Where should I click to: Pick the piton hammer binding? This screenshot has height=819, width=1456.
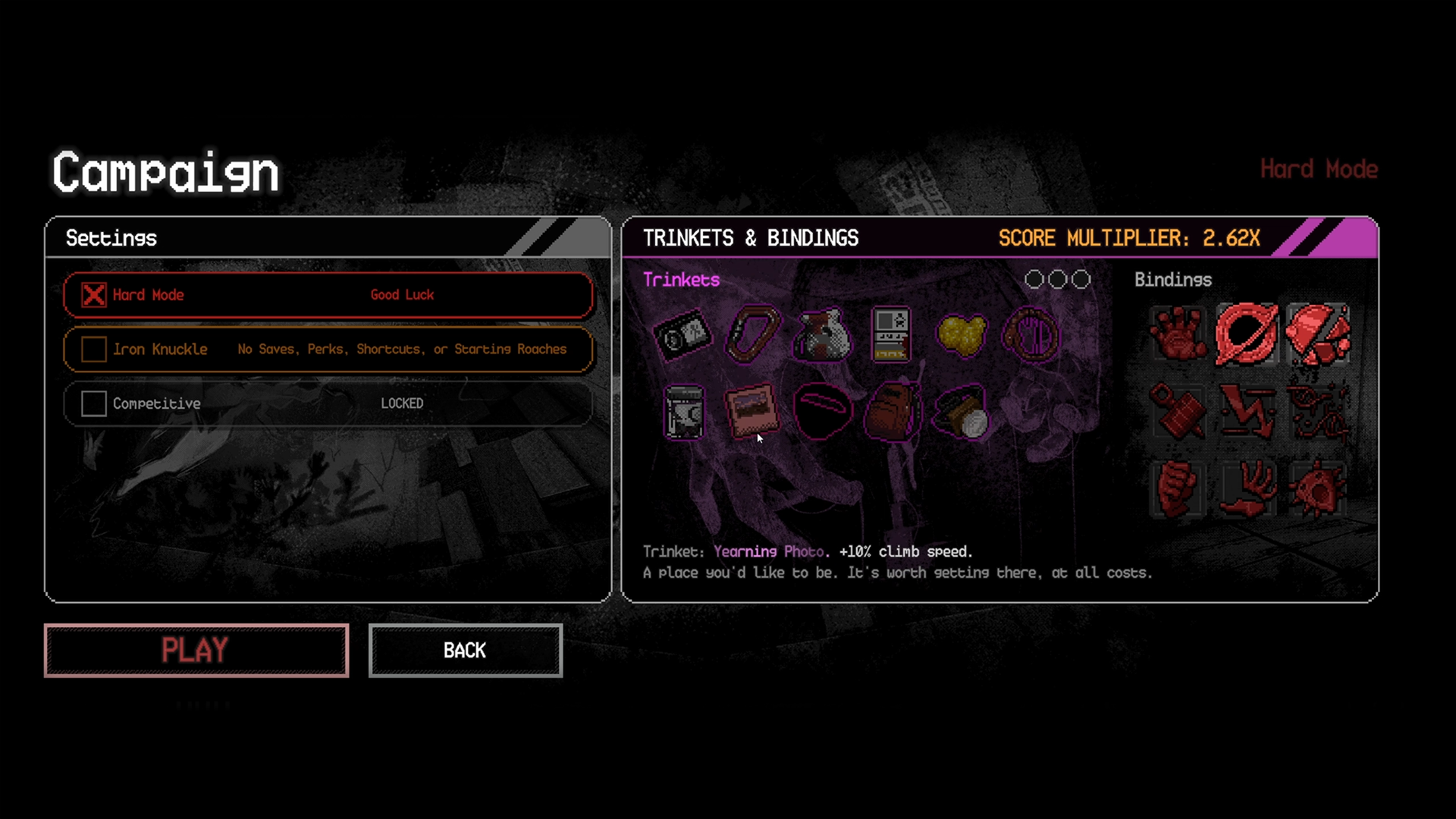[1177, 412]
